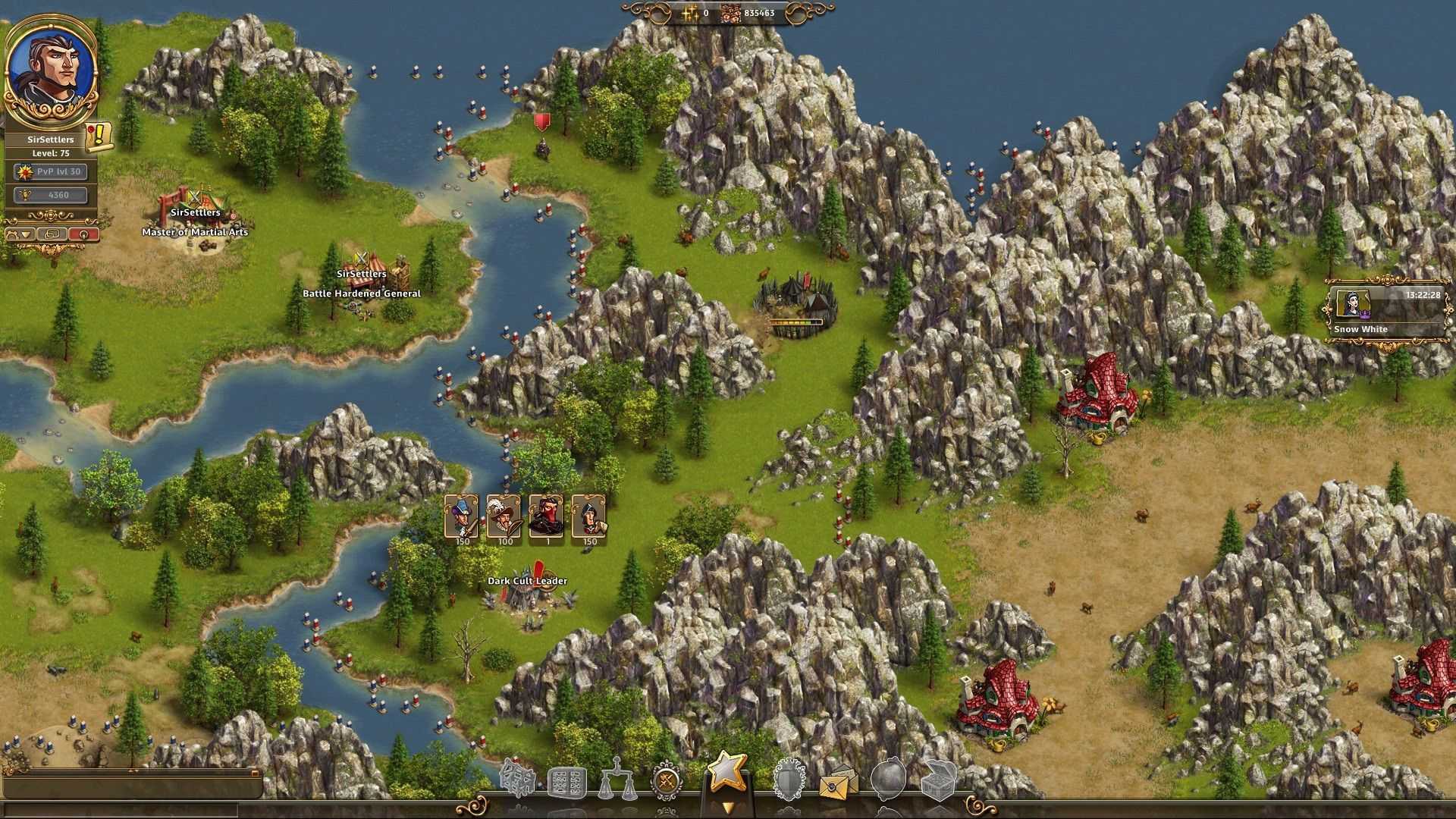Viewport: 1456px width, 819px height.
Task: Open the Snow White timed event tracker
Action: point(1386,311)
